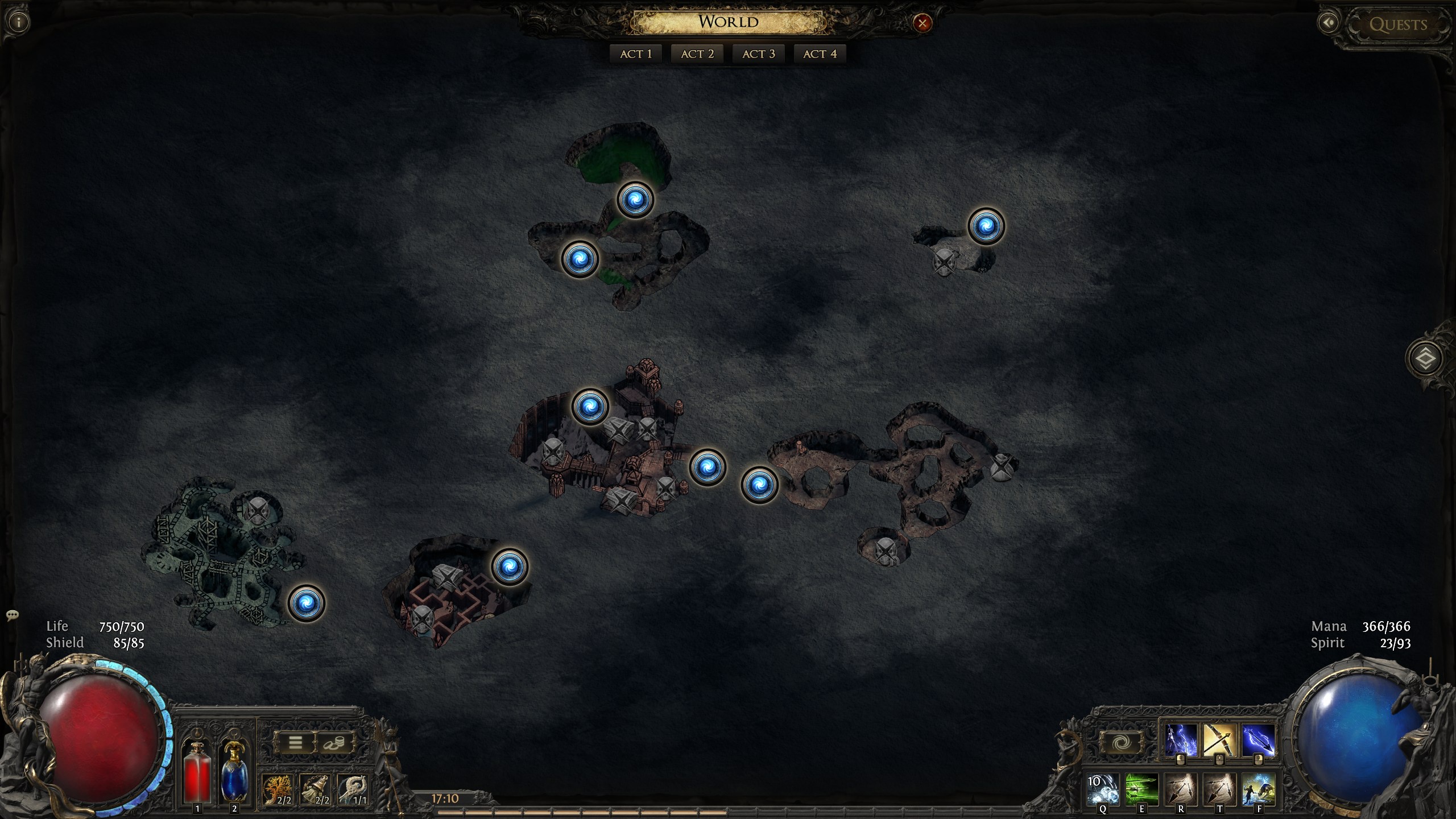This screenshot has height=819, width=1456.
Task: Activate the green poison arrows skill
Action: pos(1141,789)
